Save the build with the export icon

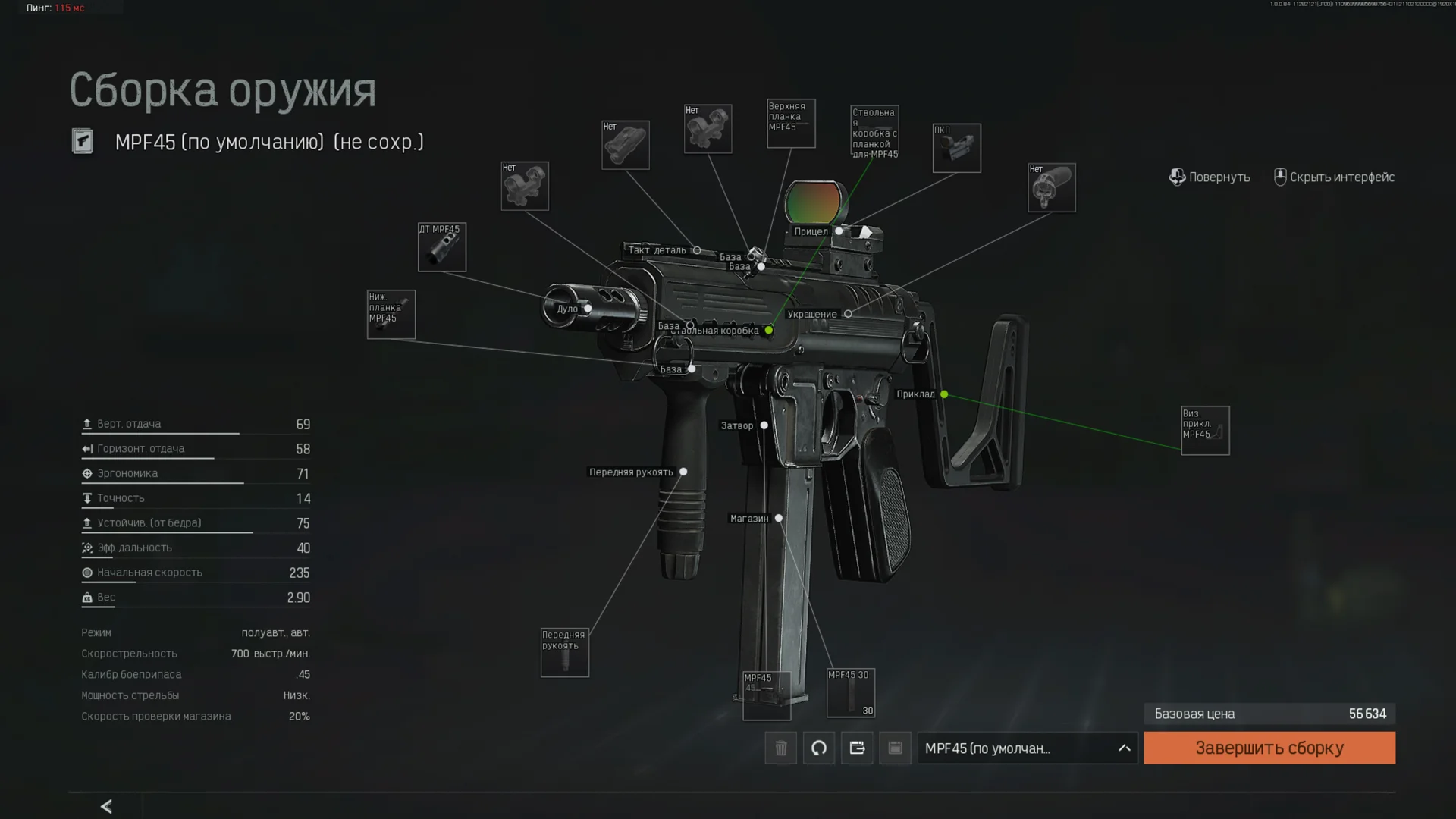[x=857, y=748]
